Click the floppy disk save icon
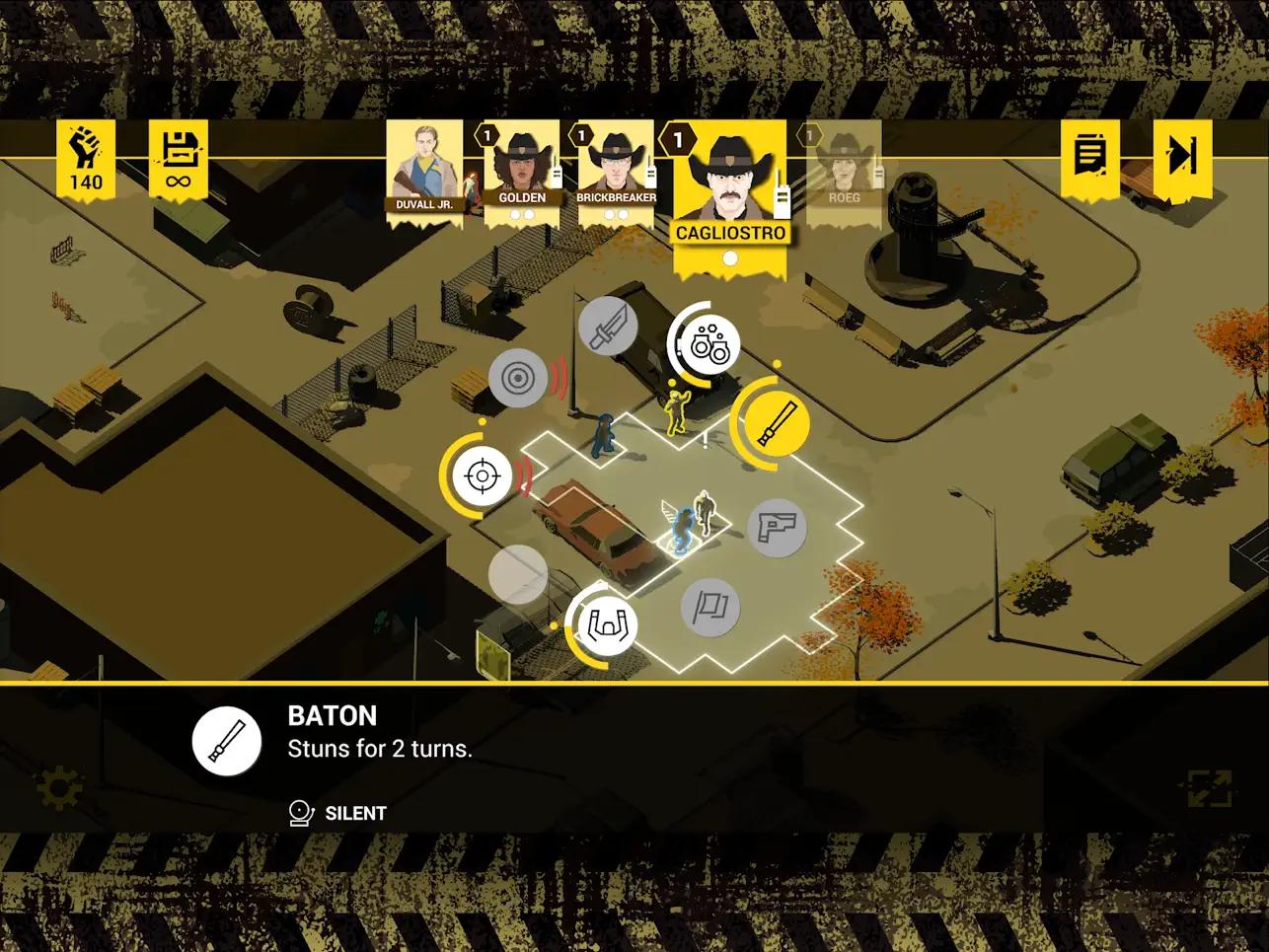Image resolution: width=1269 pixels, height=952 pixels. tap(178, 156)
